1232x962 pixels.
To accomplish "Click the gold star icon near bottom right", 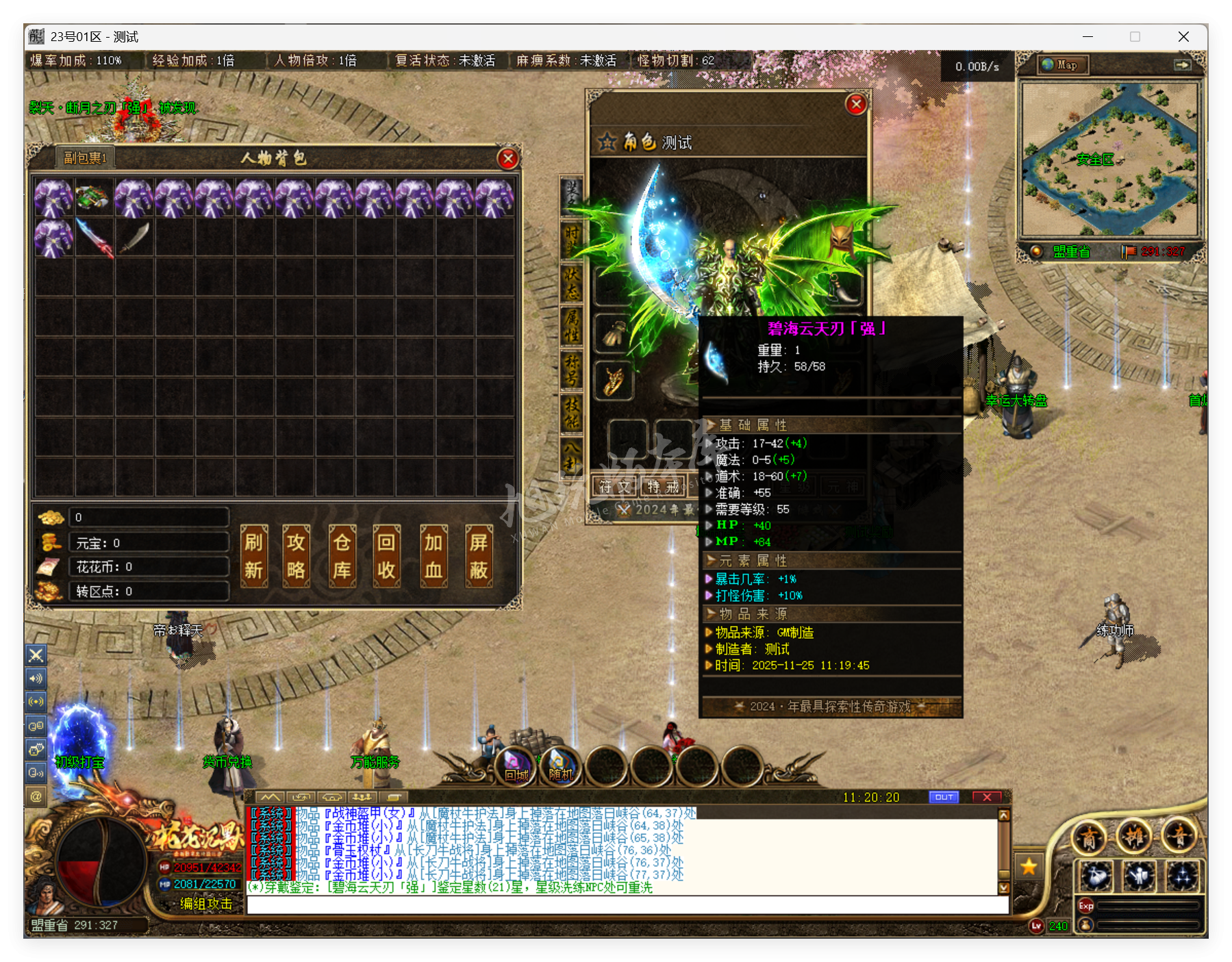I will tap(1030, 865).
